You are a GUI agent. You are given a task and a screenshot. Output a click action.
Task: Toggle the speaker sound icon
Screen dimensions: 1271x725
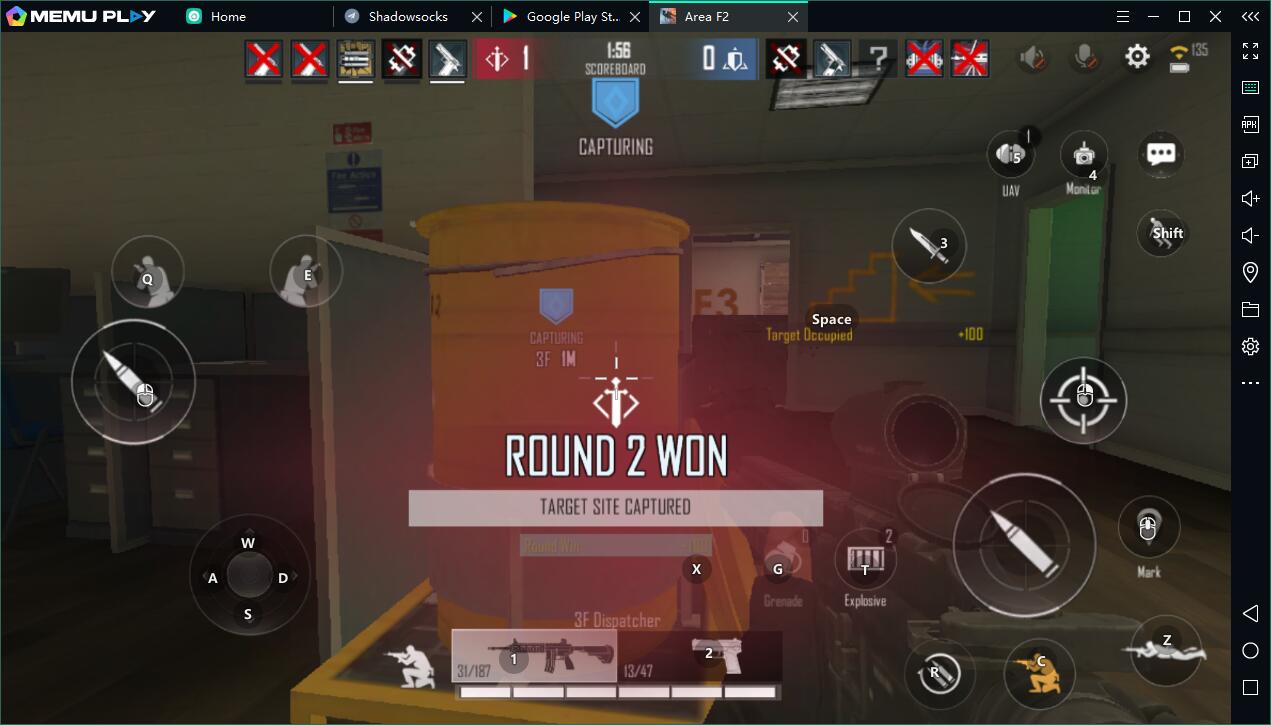[1032, 58]
